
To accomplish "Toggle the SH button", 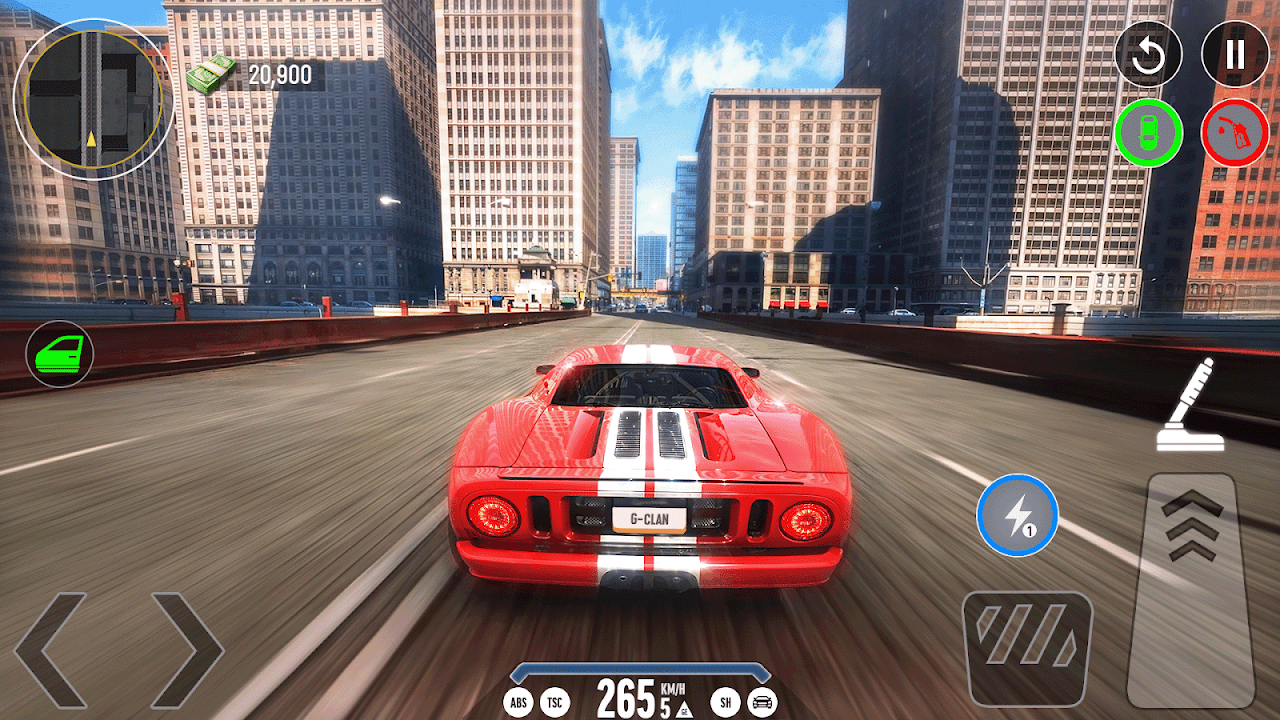I will pos(727,703).
